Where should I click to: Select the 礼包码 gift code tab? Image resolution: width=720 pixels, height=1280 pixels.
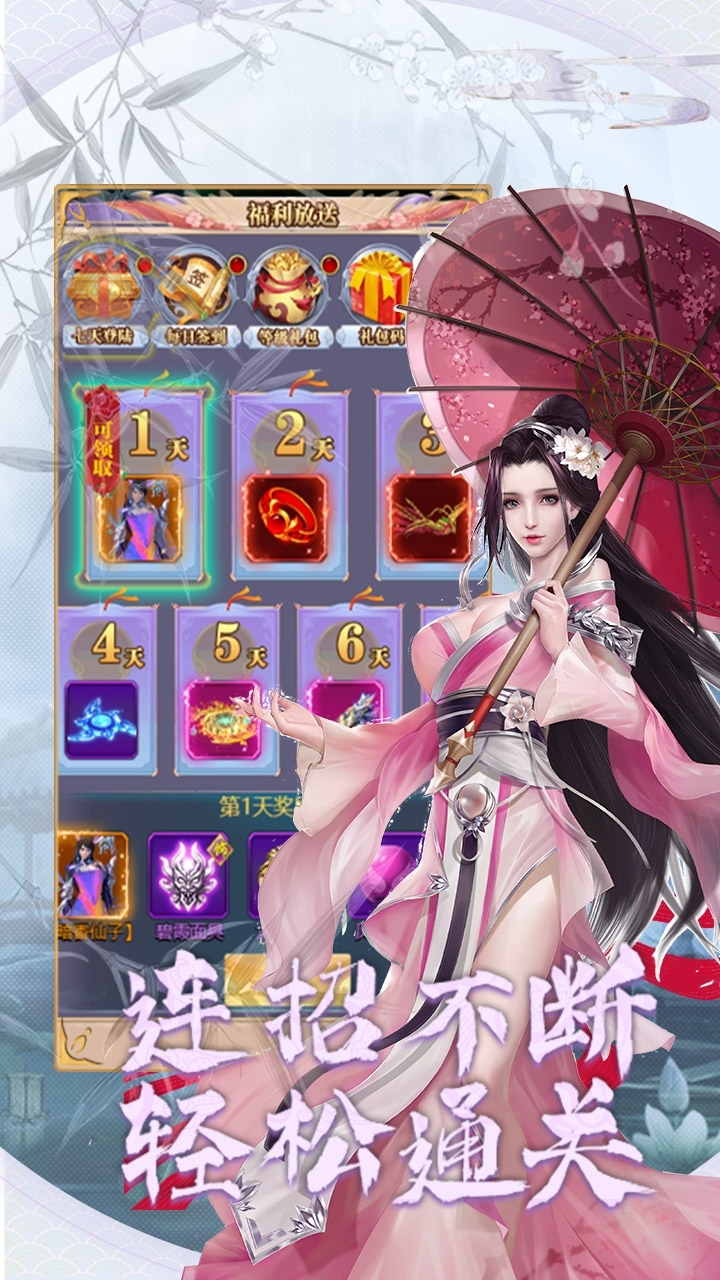pyautogui.click(x=379, y=292)
